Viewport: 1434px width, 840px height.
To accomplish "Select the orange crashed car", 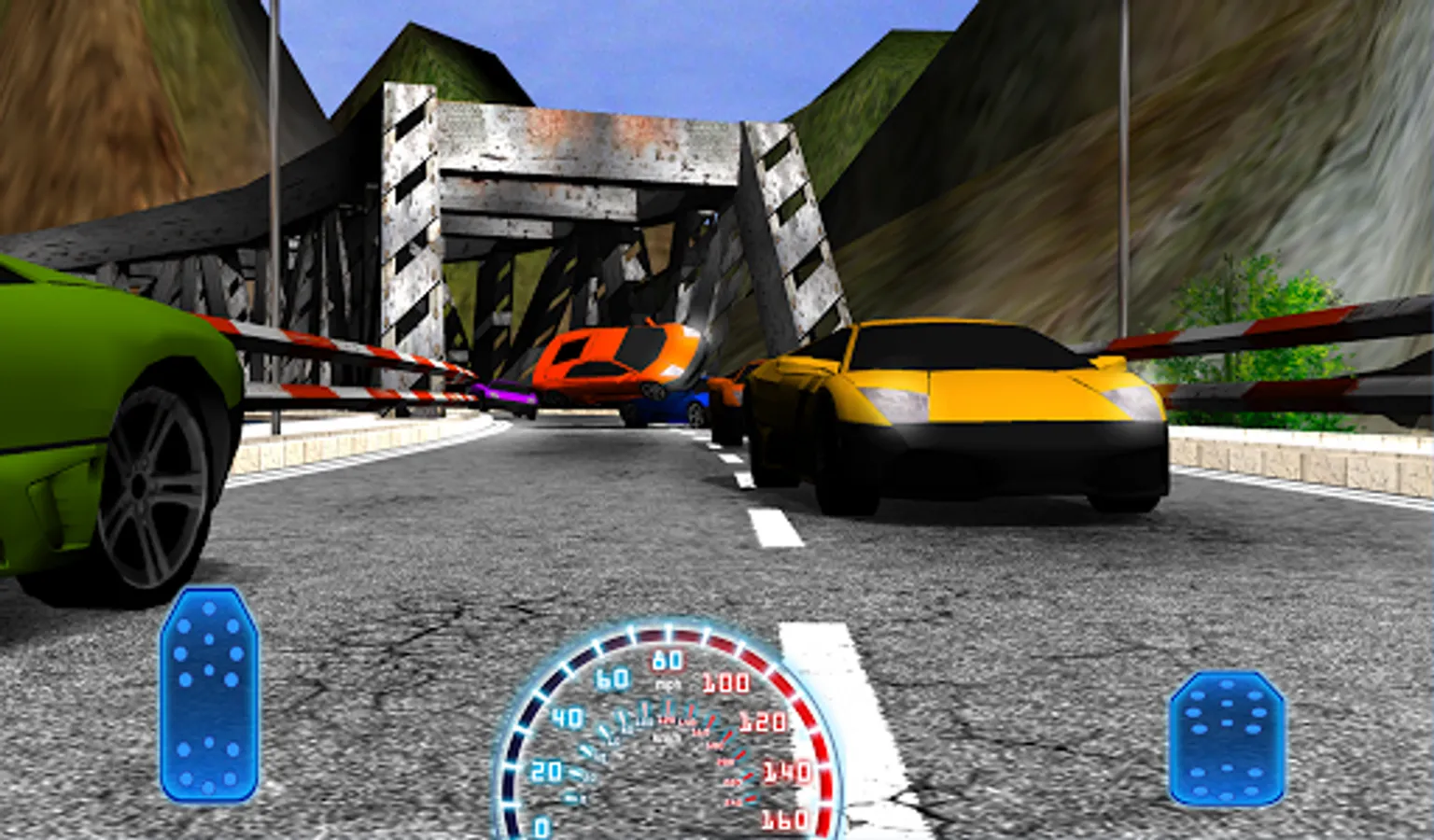I will pos(616,364).
